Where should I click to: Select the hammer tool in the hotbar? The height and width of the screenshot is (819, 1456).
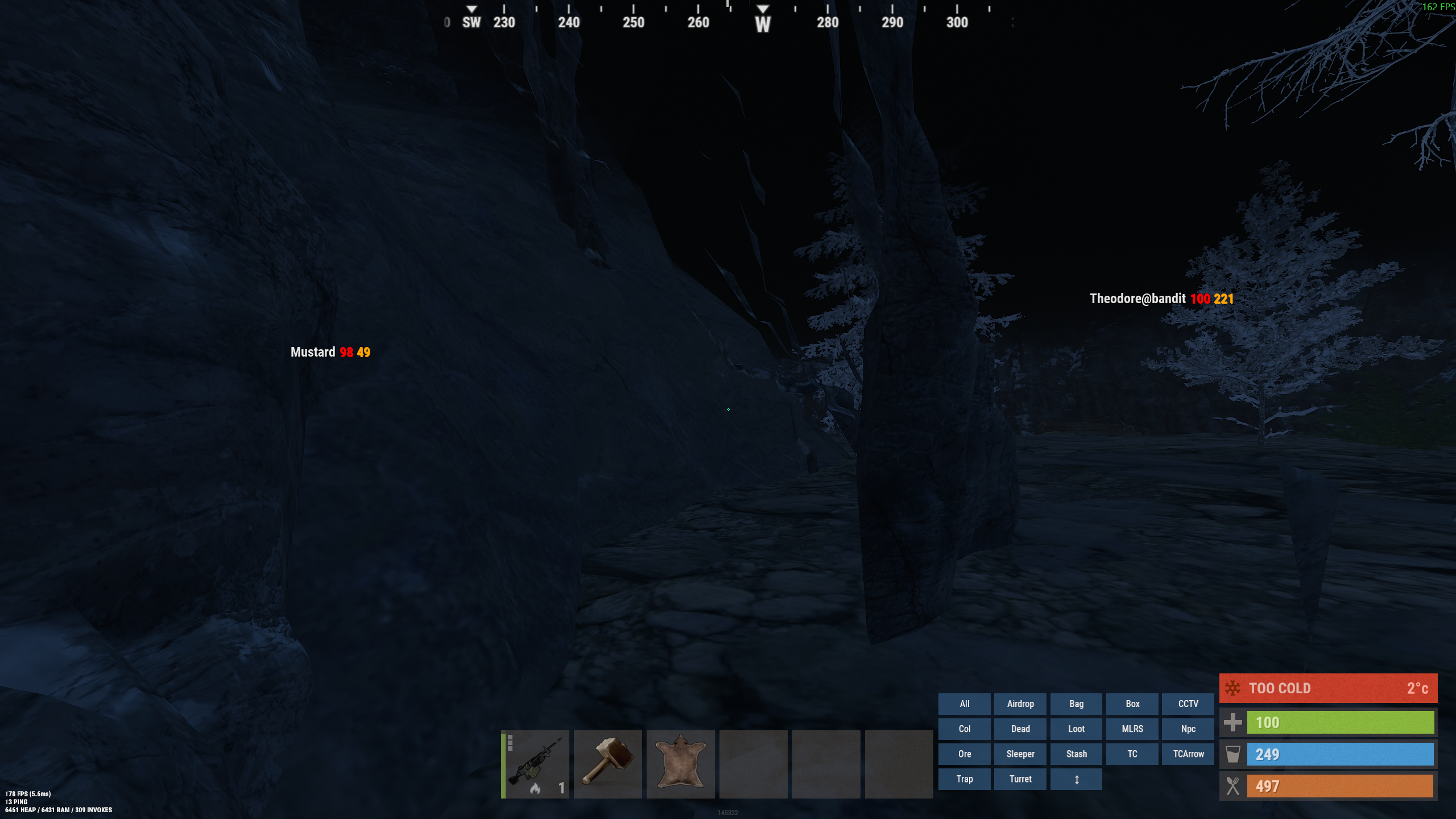pyautogui.click(x=607, y=763)
